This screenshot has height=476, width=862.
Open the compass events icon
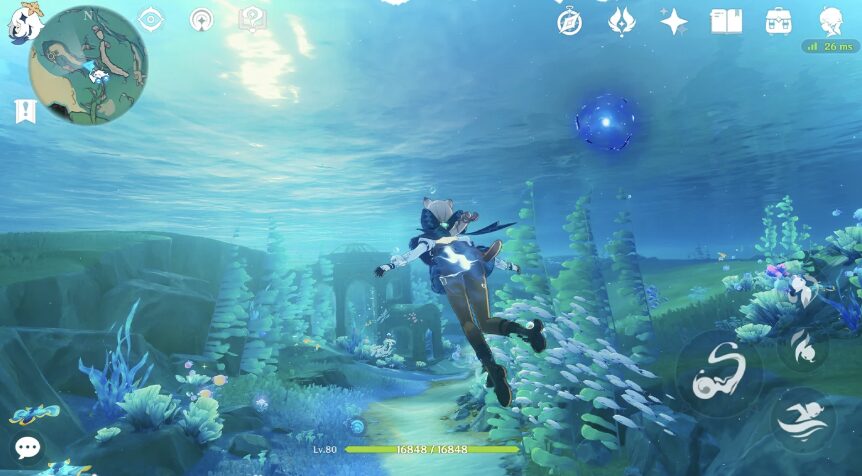(x=570, y=21)
